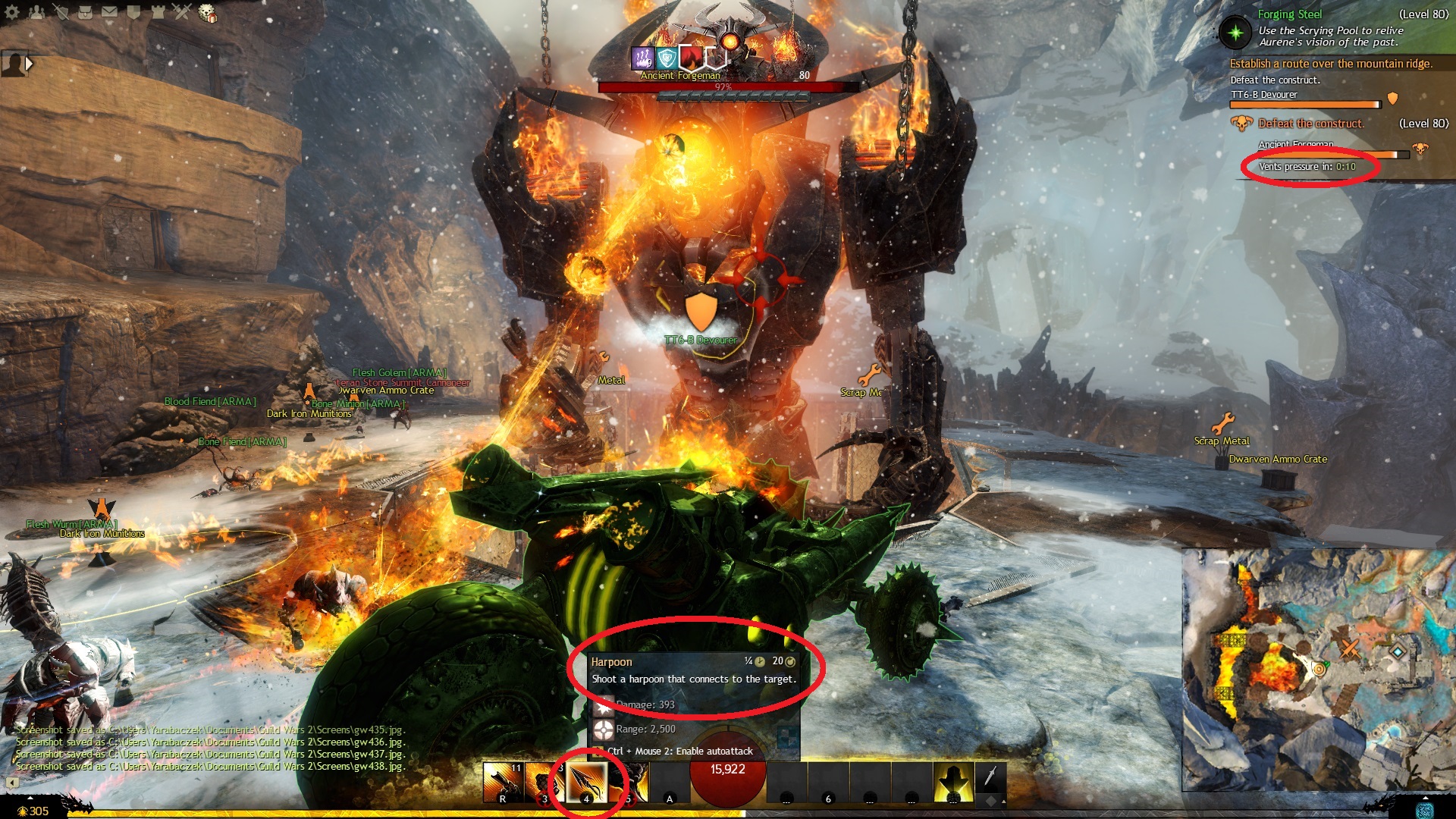Open the inventory bag icon

[86, 12]
